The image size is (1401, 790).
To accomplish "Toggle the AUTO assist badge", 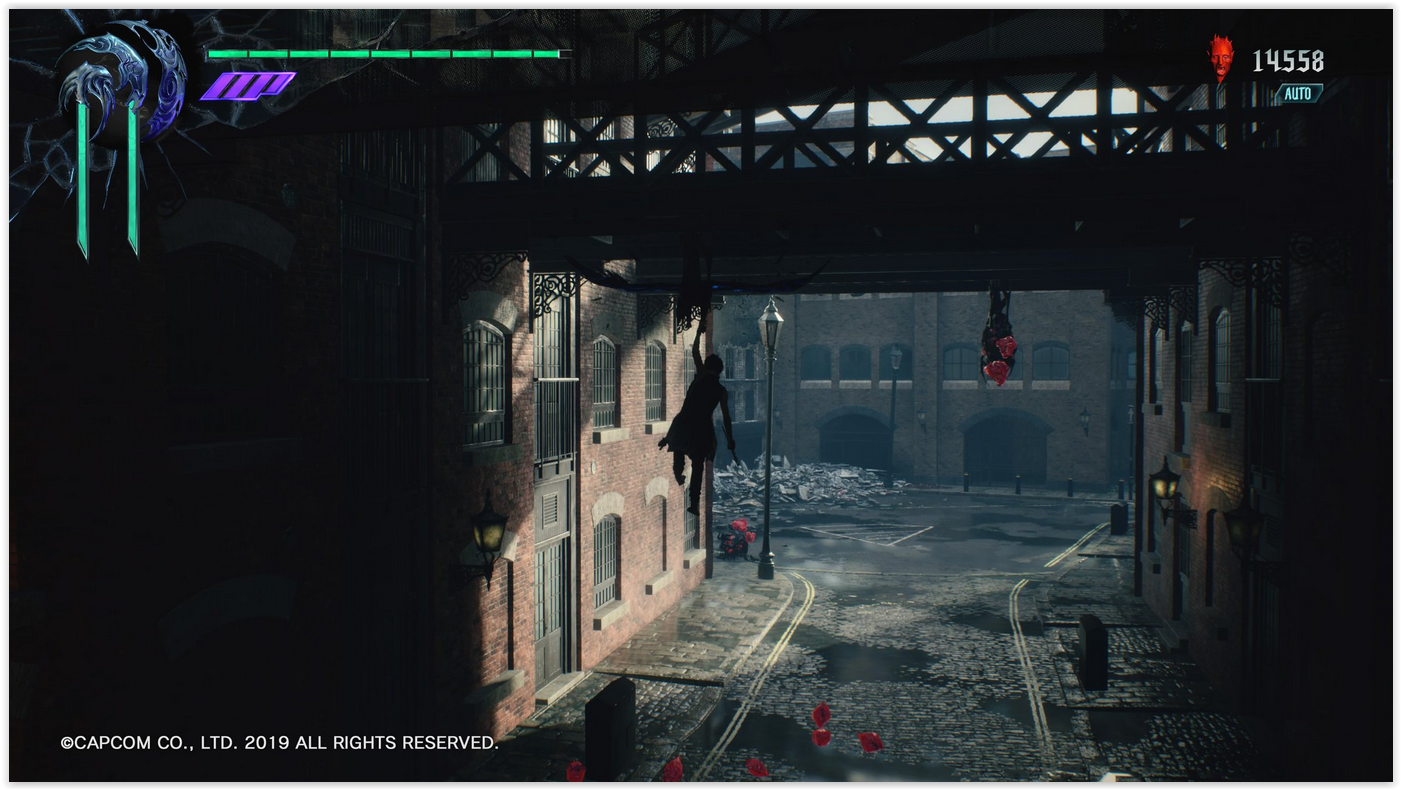I will point(1297,94).
